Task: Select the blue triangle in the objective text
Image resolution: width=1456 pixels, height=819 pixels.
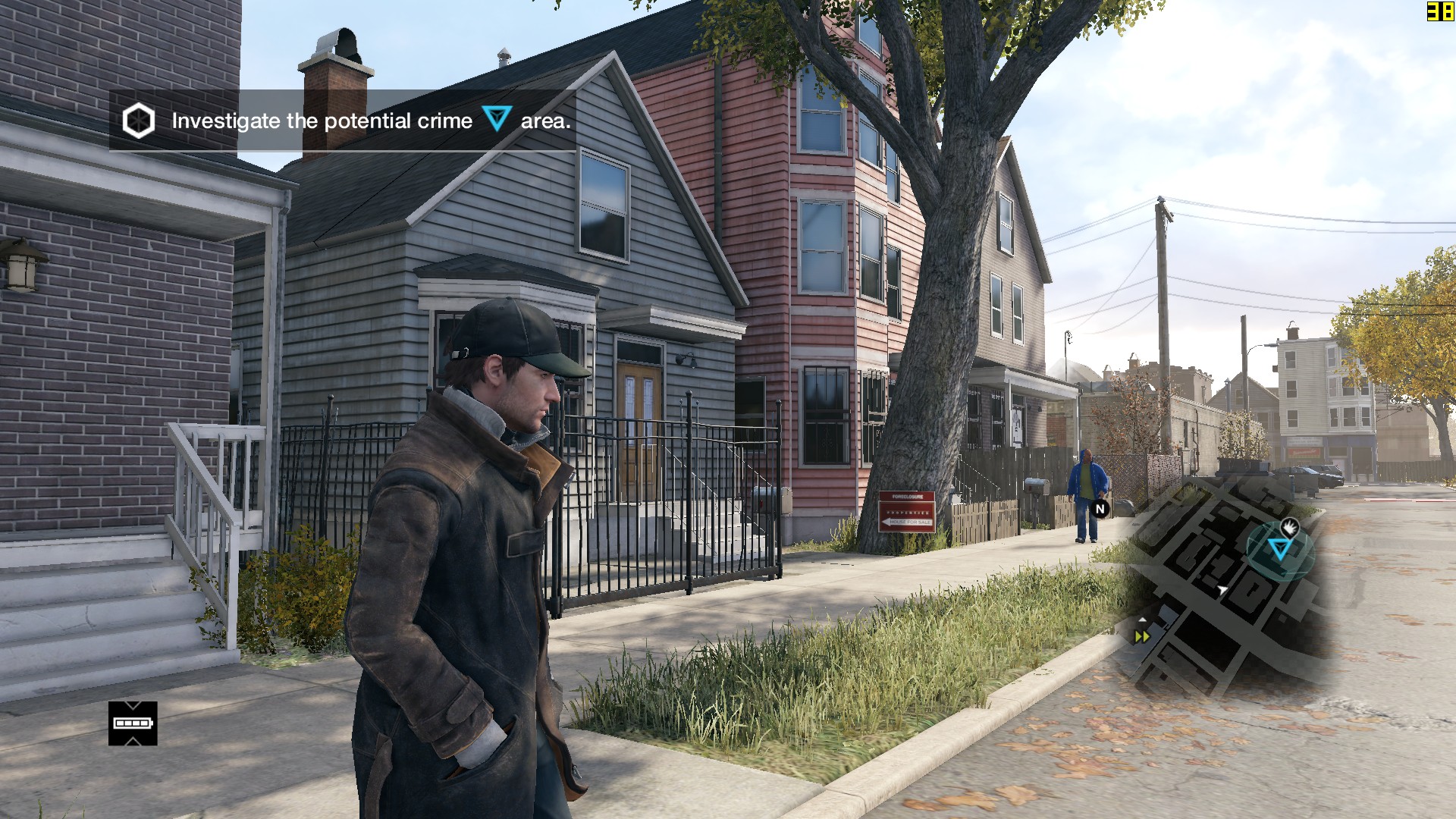Action: 497,118
